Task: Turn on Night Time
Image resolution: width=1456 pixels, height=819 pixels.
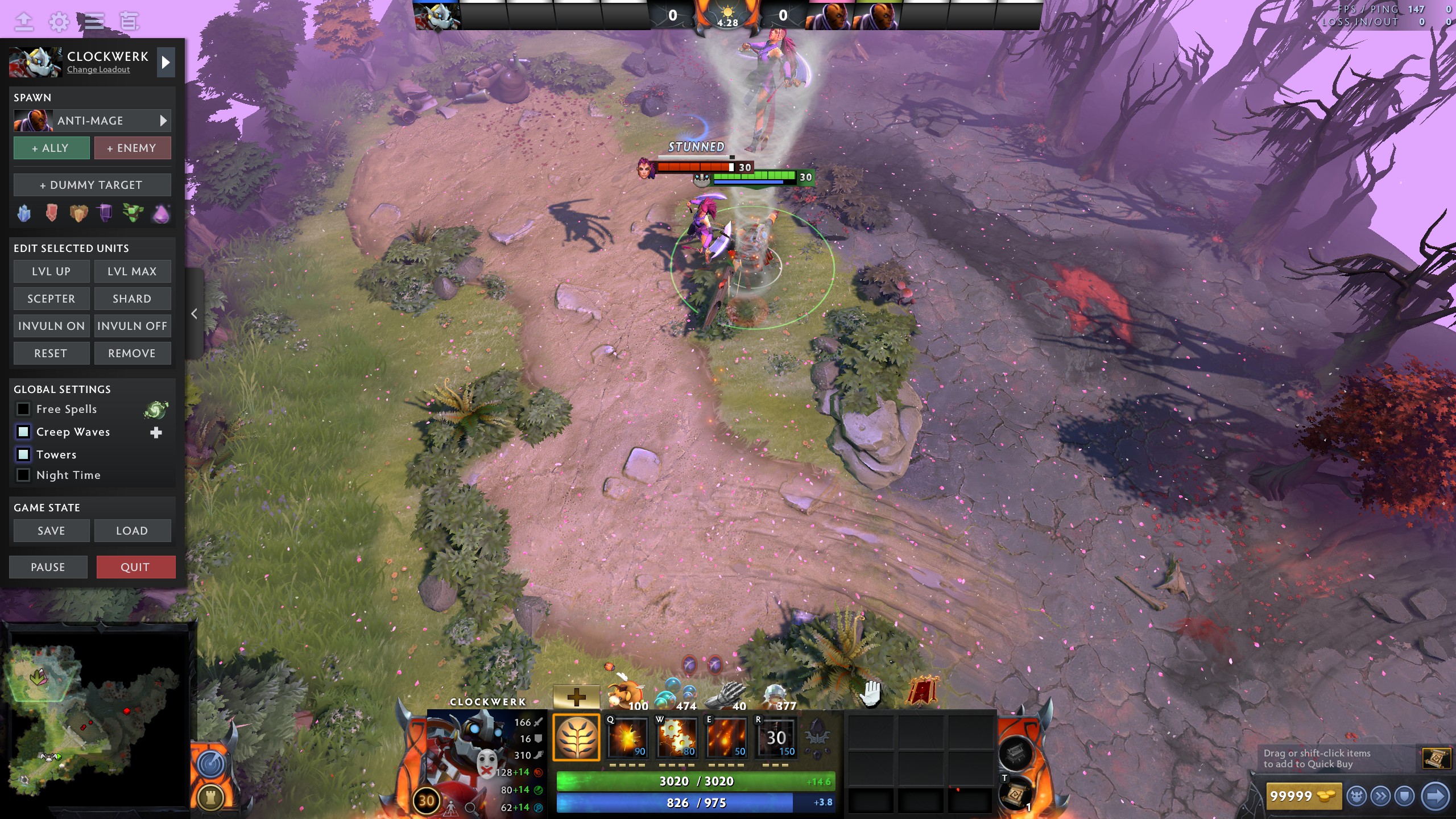Action: pos(23,475)
